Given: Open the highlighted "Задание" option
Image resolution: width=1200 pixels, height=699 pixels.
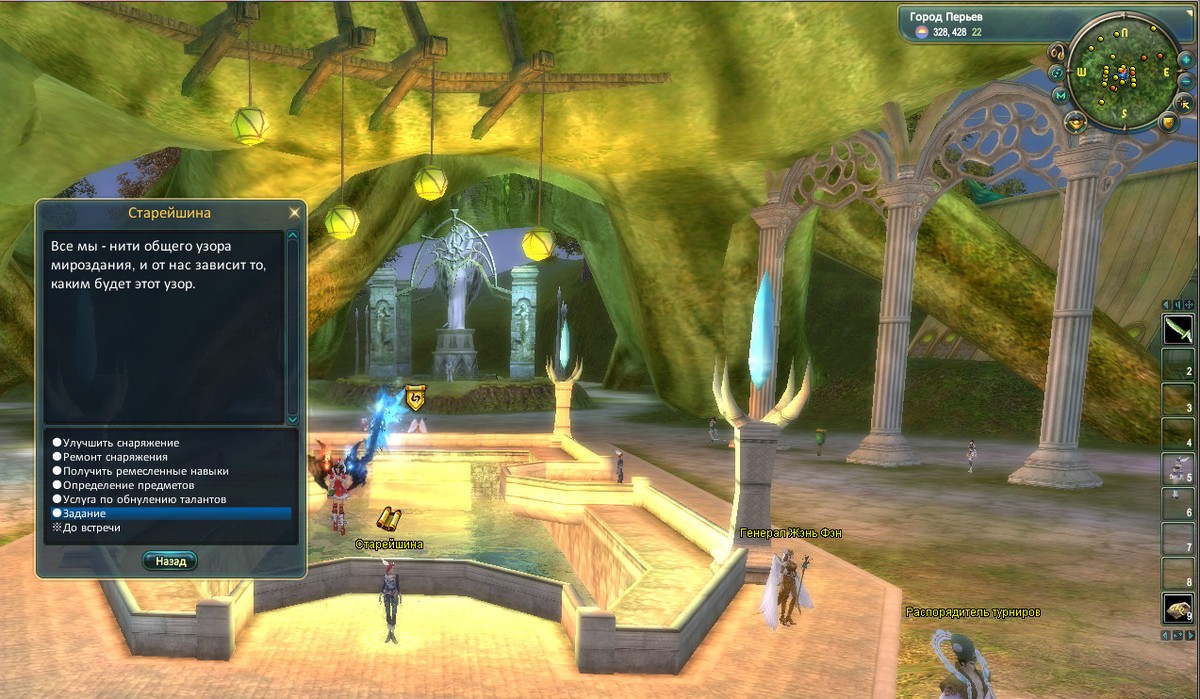Looking at the screenshot, I should click(170, 513).
